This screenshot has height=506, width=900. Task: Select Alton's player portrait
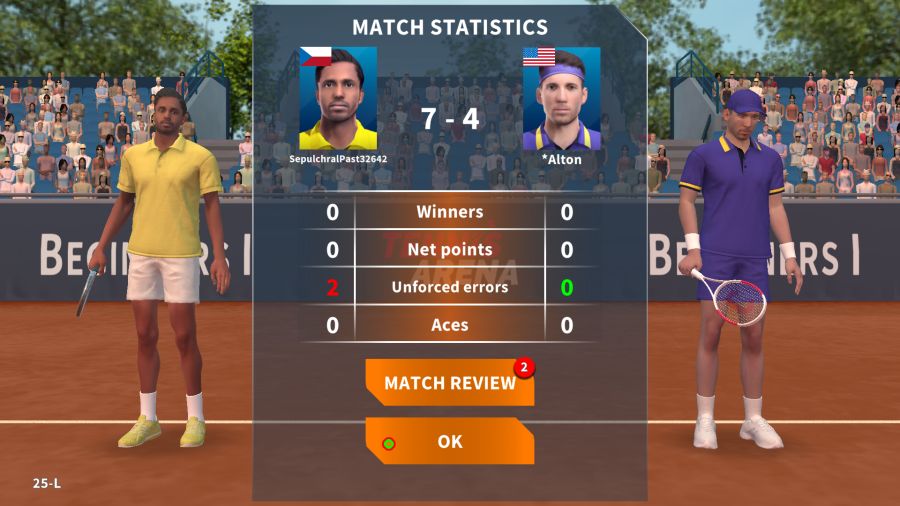[561, 99]
